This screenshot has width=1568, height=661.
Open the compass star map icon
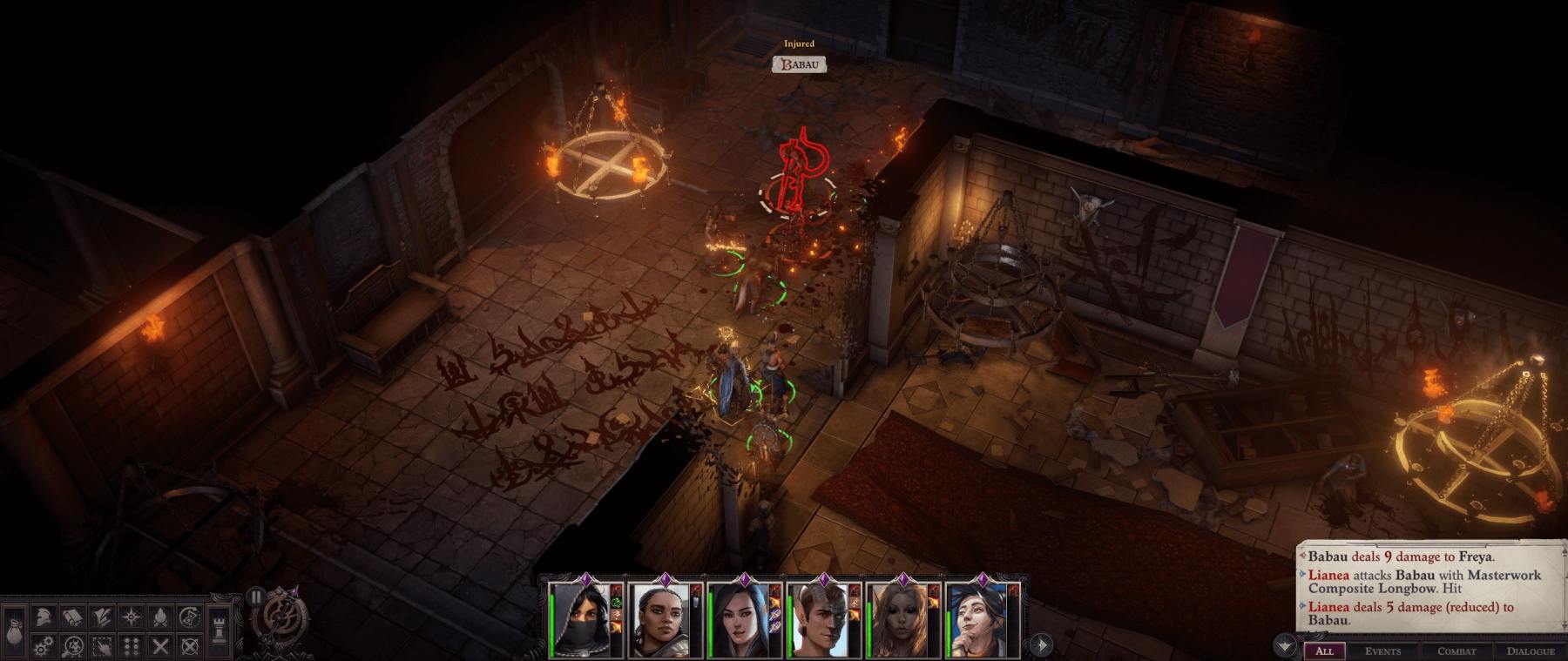click(x=131, y=617)
